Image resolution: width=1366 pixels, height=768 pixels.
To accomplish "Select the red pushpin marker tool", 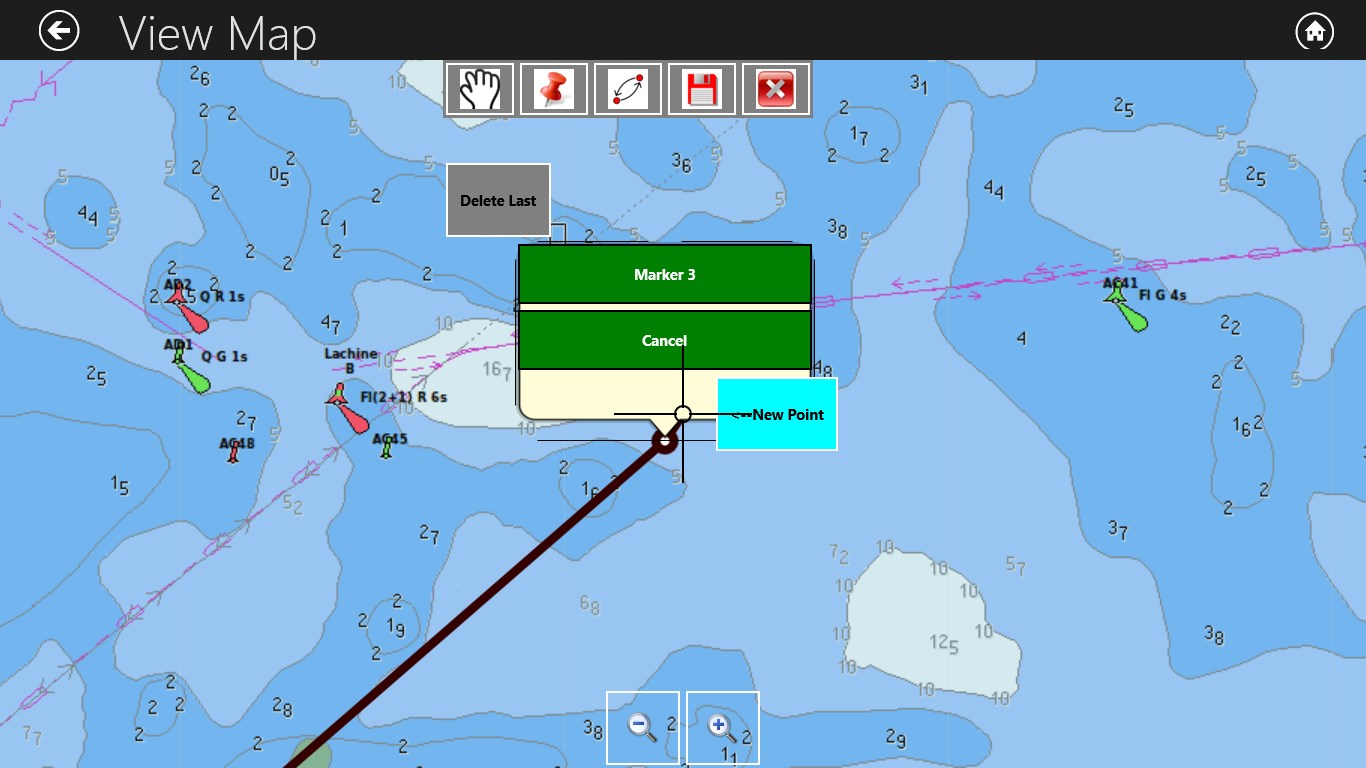I will 552,88.
